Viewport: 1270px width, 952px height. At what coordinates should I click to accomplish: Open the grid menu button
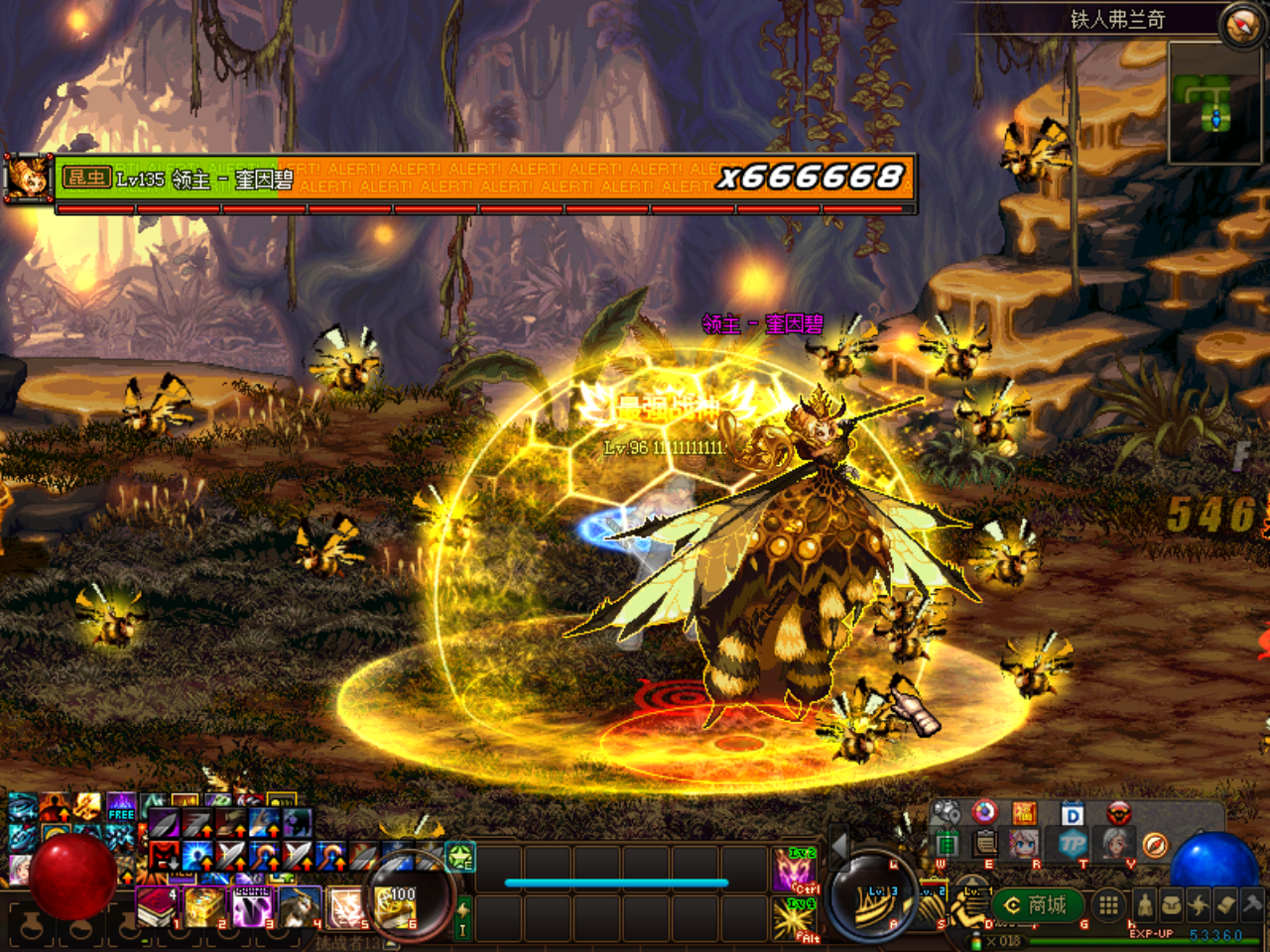1109,904
